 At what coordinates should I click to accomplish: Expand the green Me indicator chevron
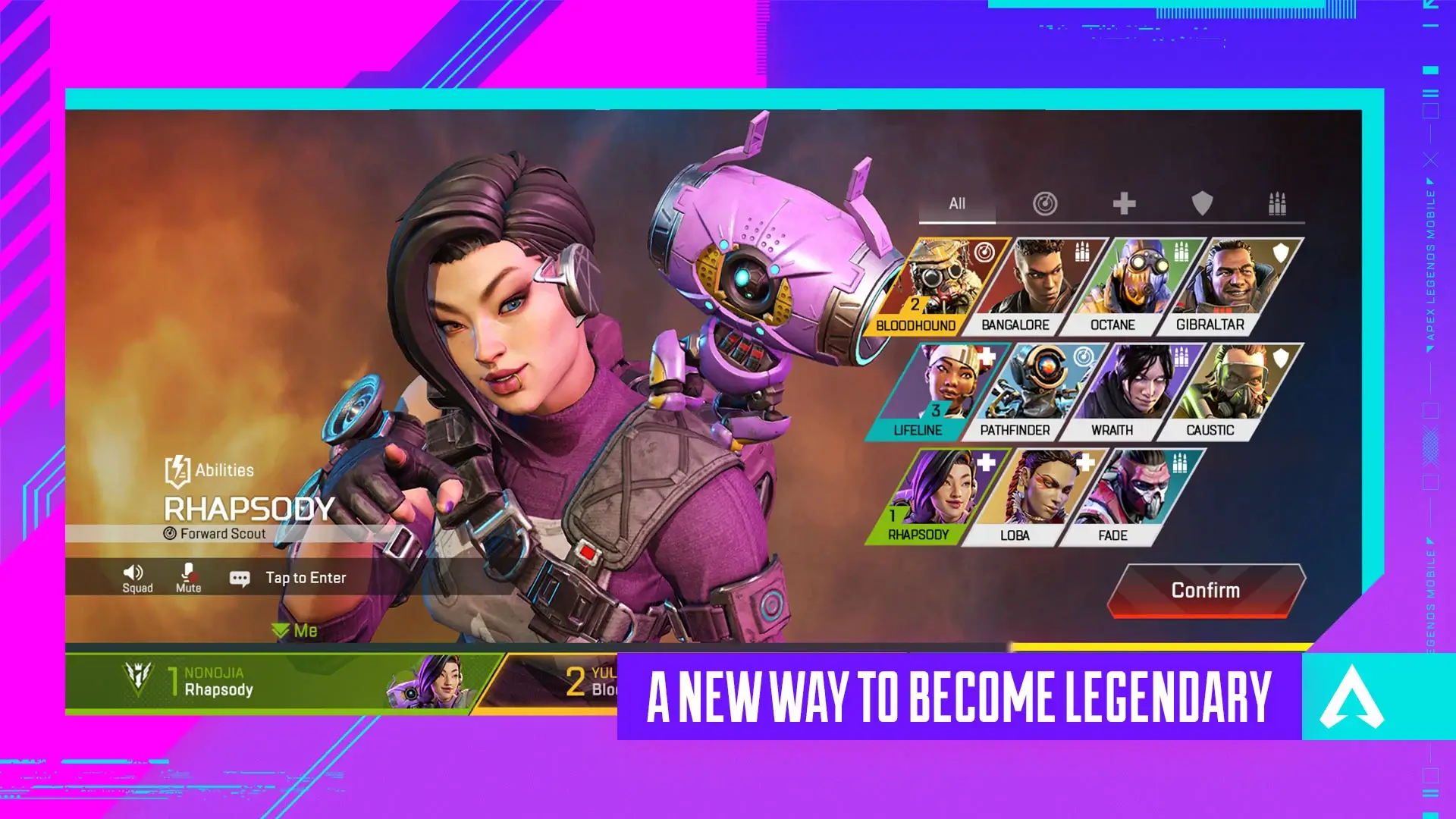point(280,630)
